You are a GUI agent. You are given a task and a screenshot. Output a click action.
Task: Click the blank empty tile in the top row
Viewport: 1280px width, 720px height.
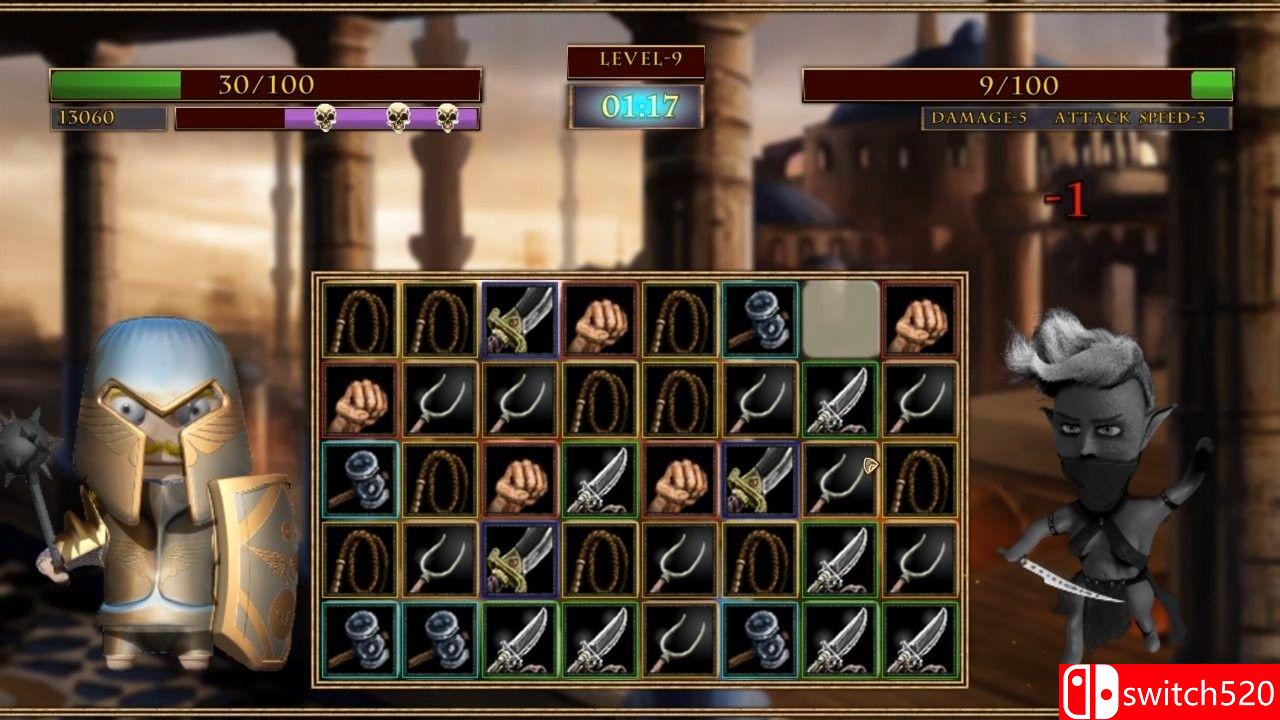[x=838, y=318]
